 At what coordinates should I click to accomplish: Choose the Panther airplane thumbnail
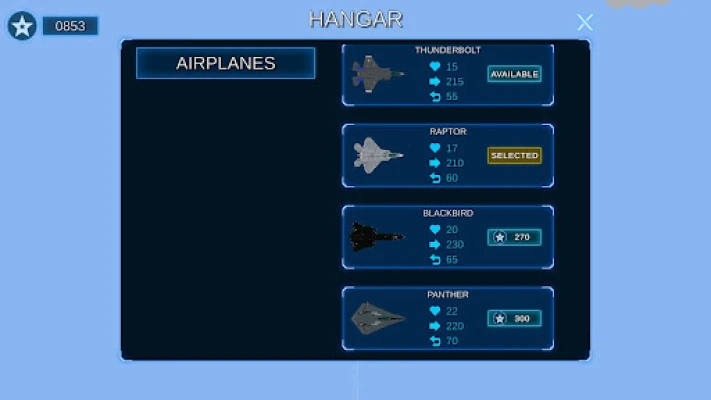378,319
